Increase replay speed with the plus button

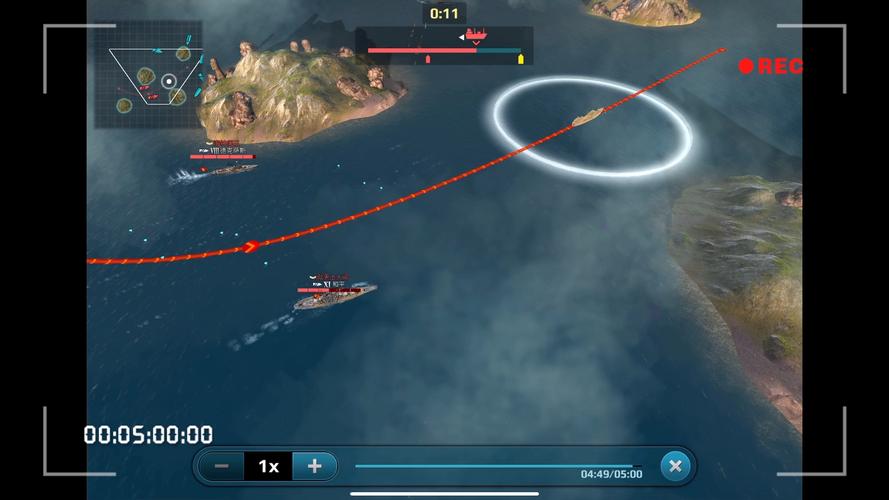tap(314, 466)
